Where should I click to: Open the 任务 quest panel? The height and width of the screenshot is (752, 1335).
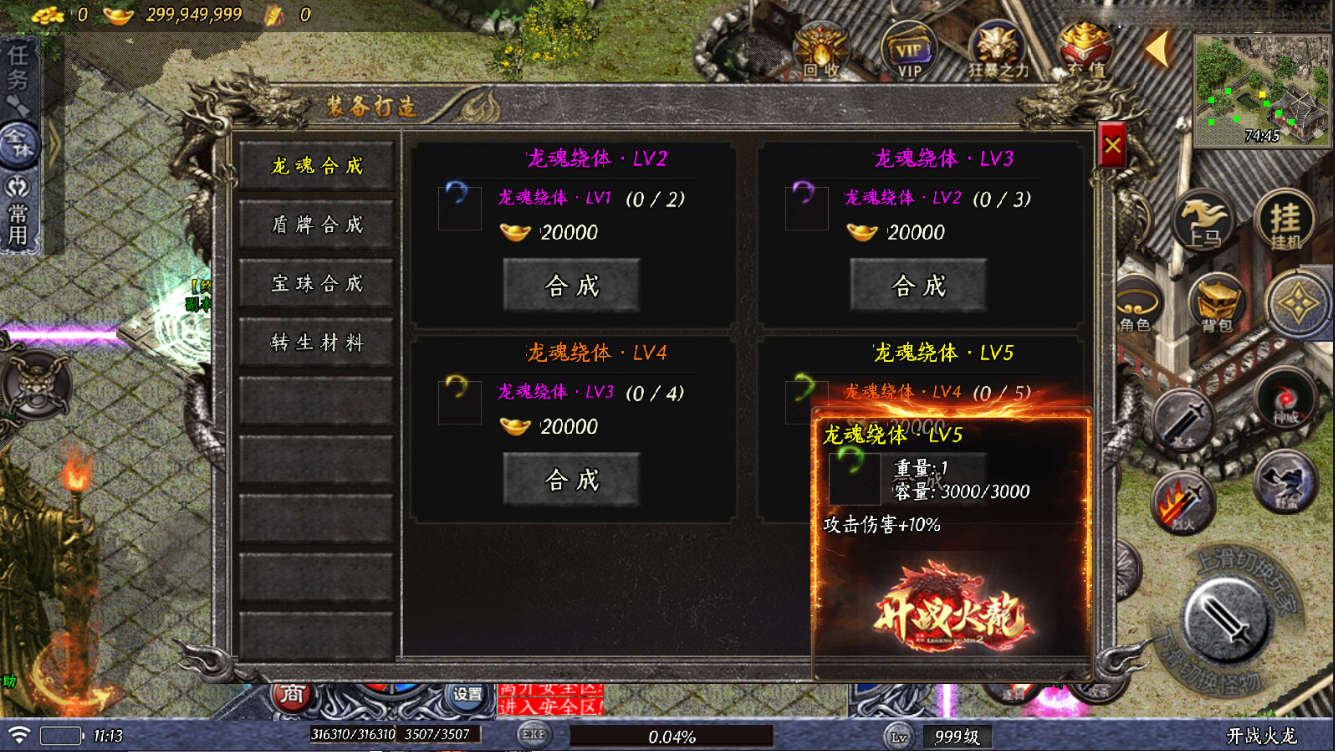[x=19, y=68]
